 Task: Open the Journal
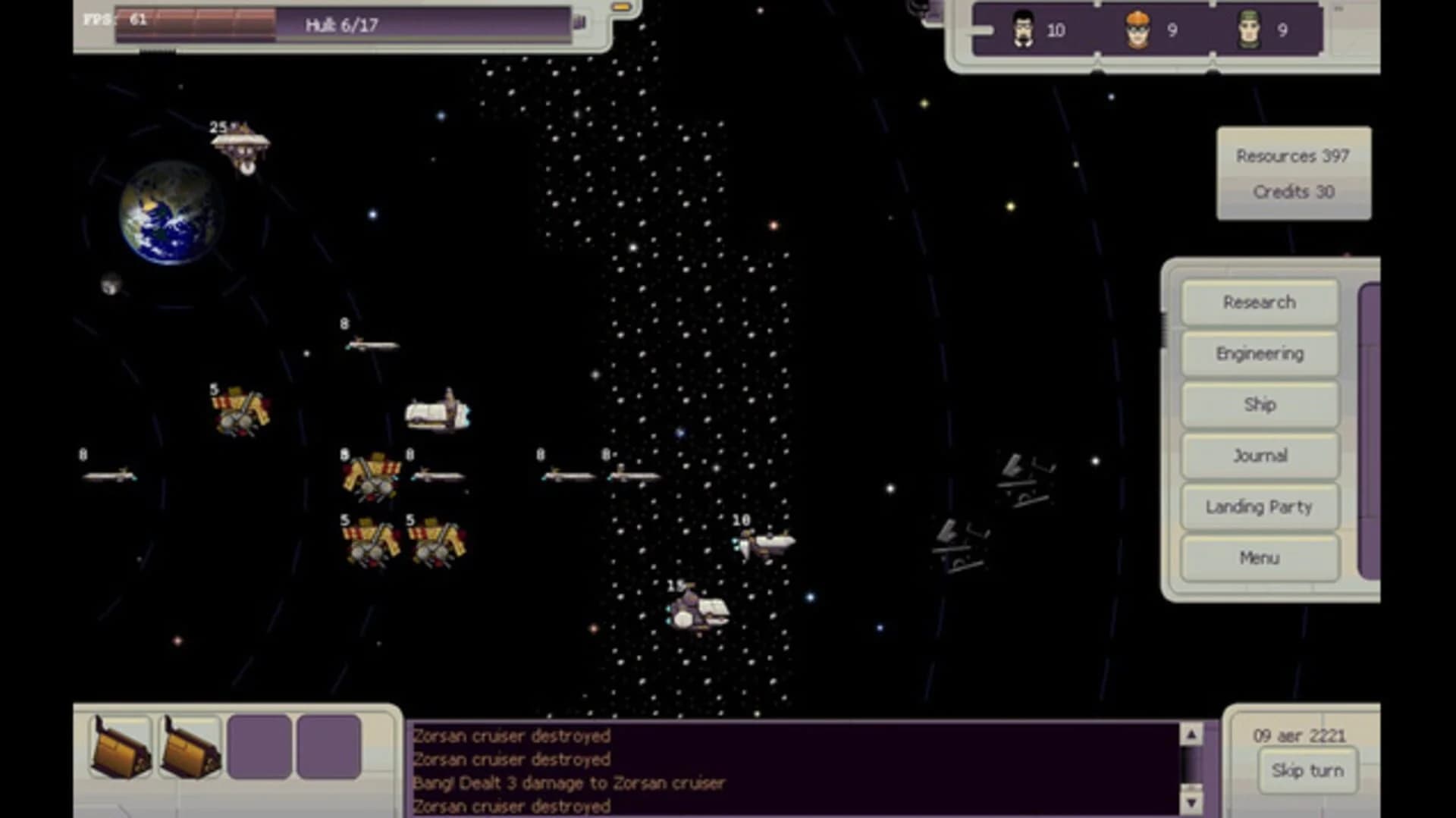point(1259,456)
